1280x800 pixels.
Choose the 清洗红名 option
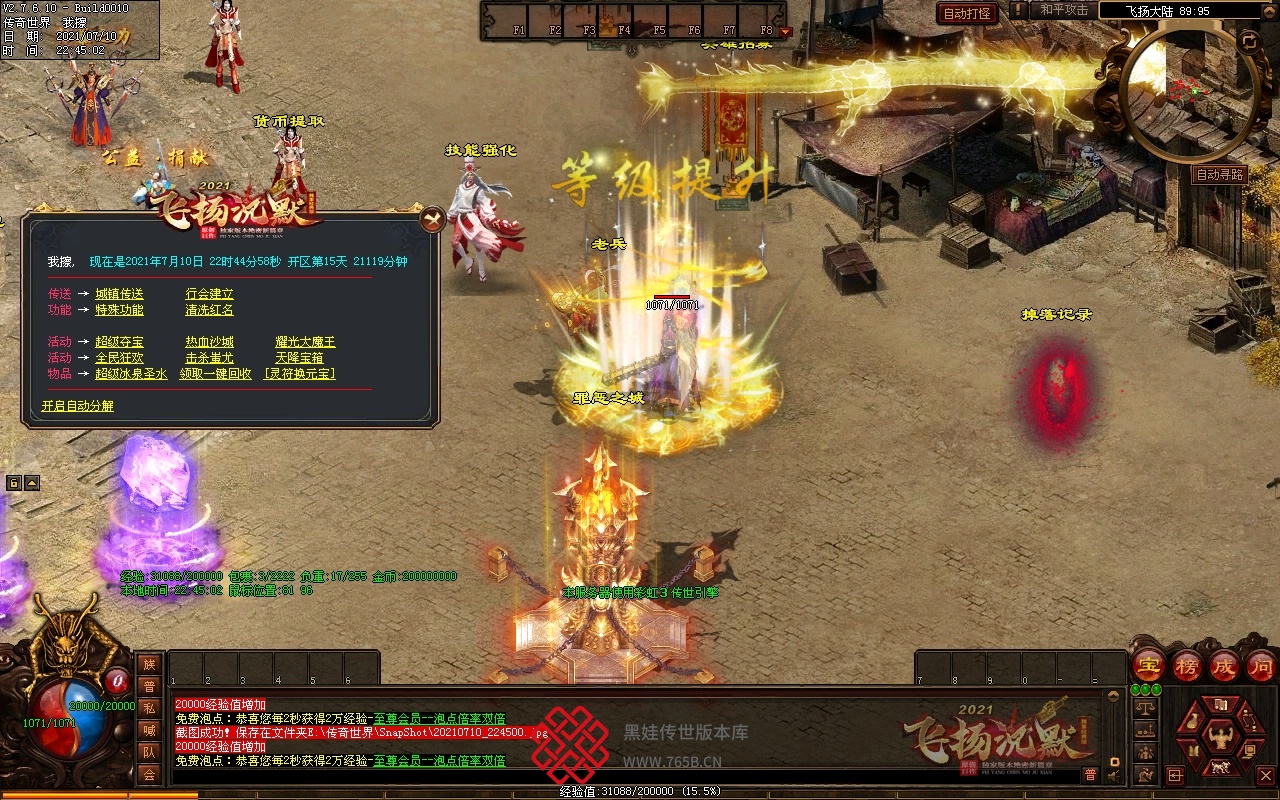209,310
